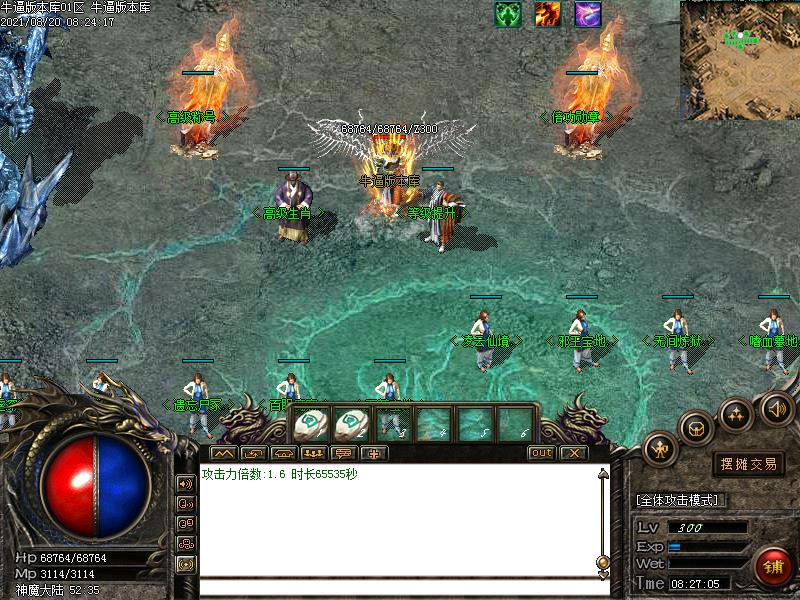This screenshot has height=600, width=800.
Task: Open the character figure icon
Action: (x=660, y=448)
